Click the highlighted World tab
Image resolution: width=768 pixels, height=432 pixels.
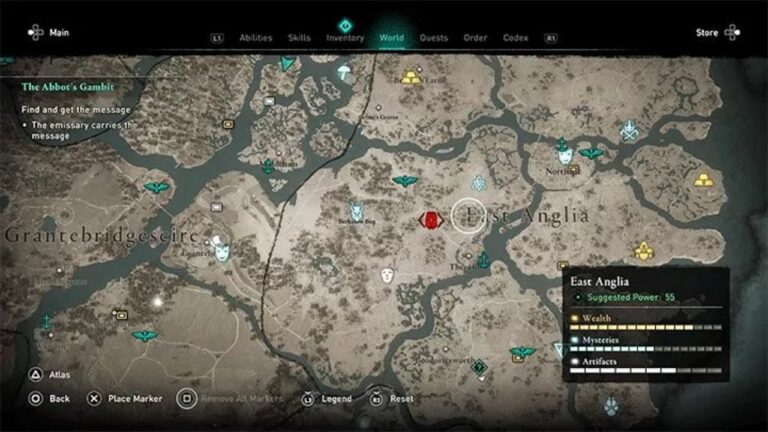pos(392,38)
